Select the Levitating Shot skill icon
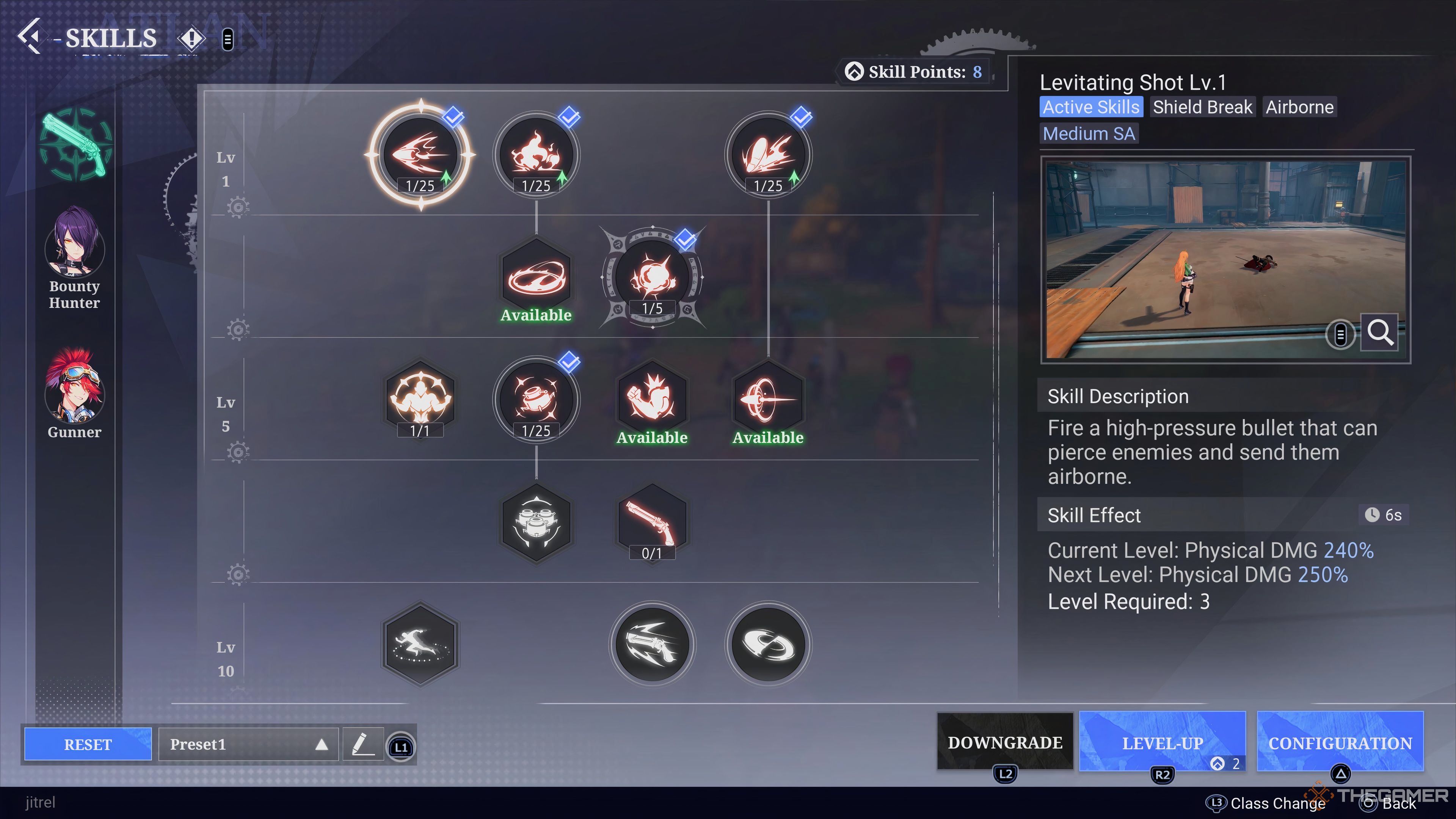Screen dimensions: 1456x819 click(x=420, y=154)
